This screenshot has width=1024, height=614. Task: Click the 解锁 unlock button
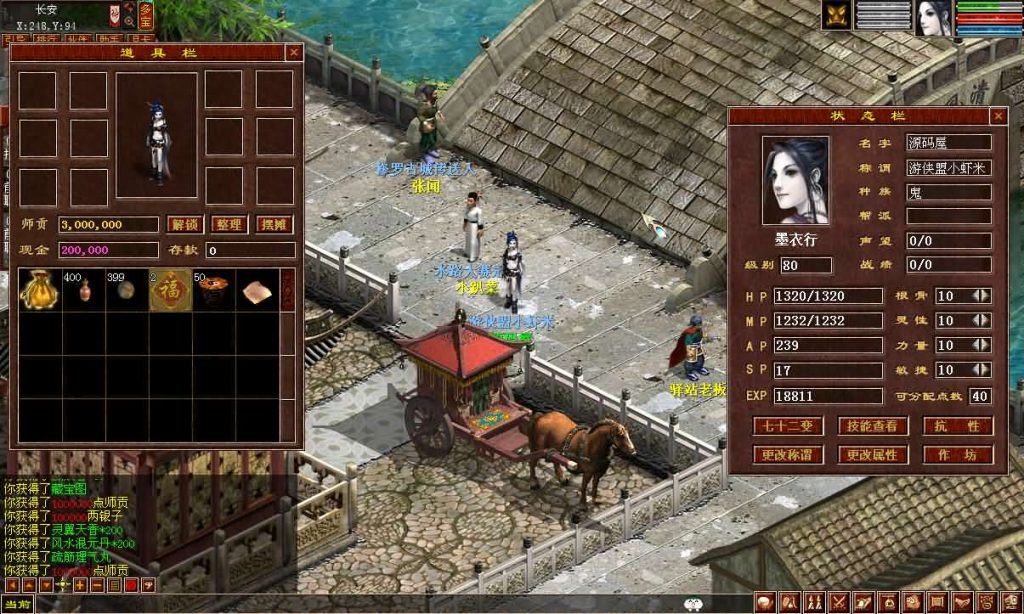coord(183,224)
